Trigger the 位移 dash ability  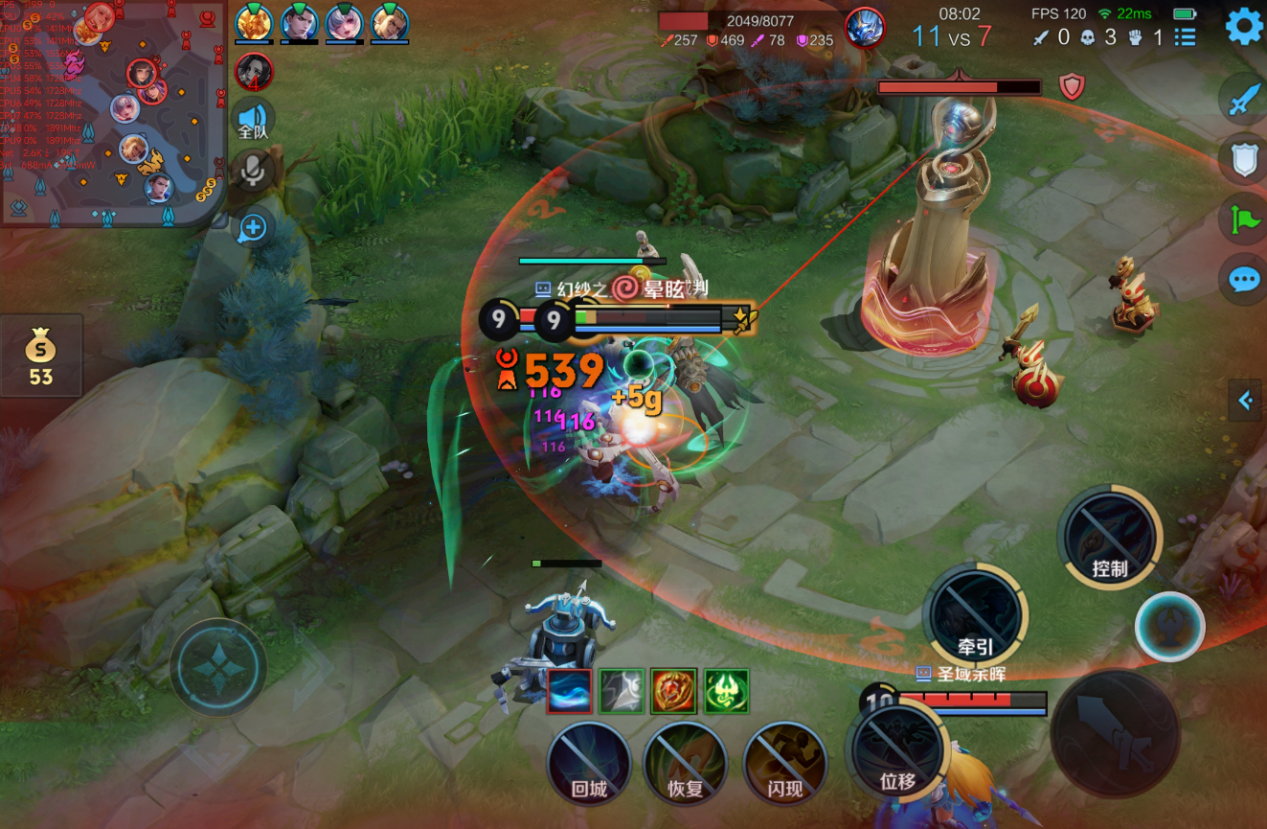(897, 752)
